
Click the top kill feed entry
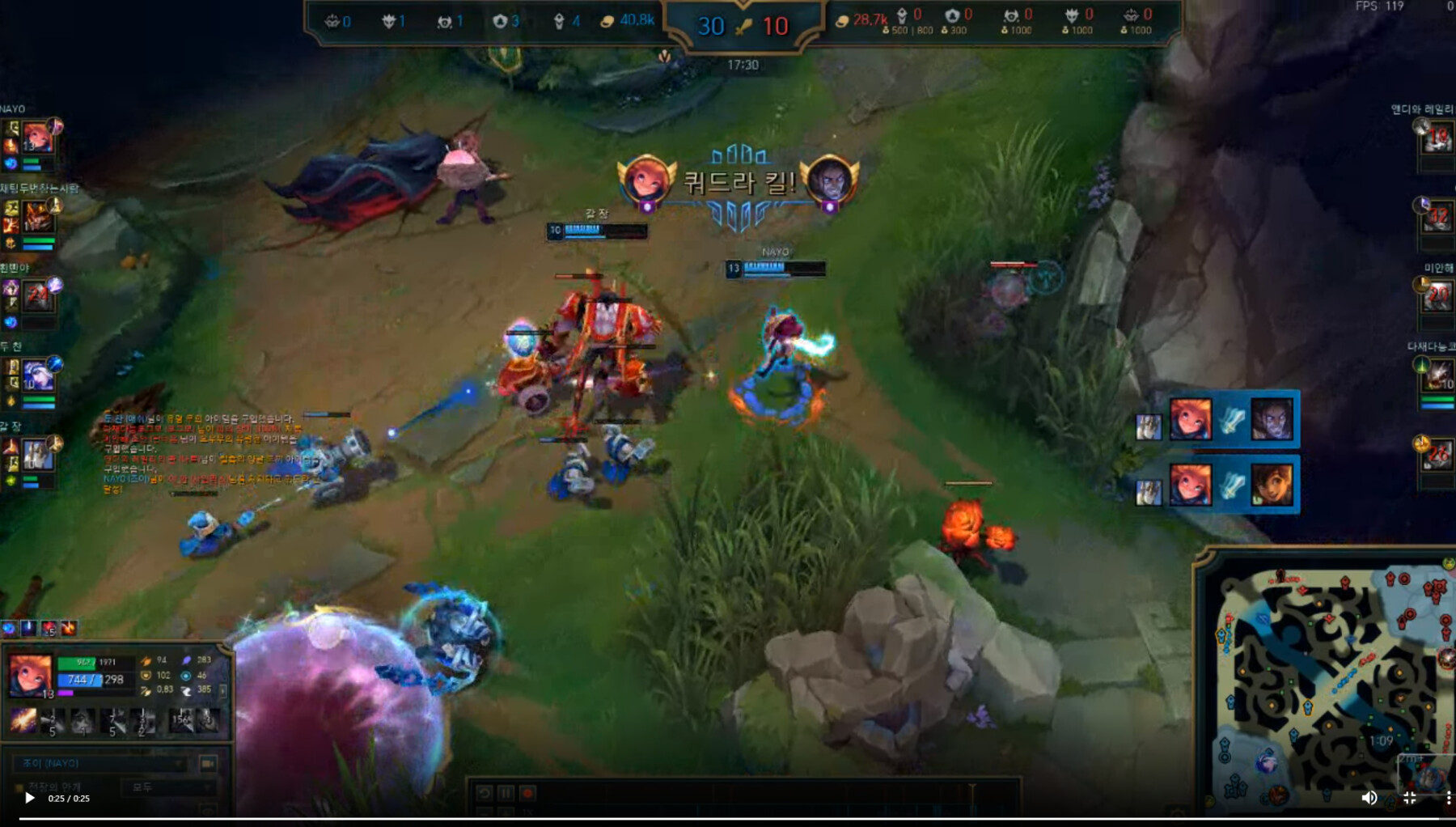pyautogui.click(x=1217, y=419)
